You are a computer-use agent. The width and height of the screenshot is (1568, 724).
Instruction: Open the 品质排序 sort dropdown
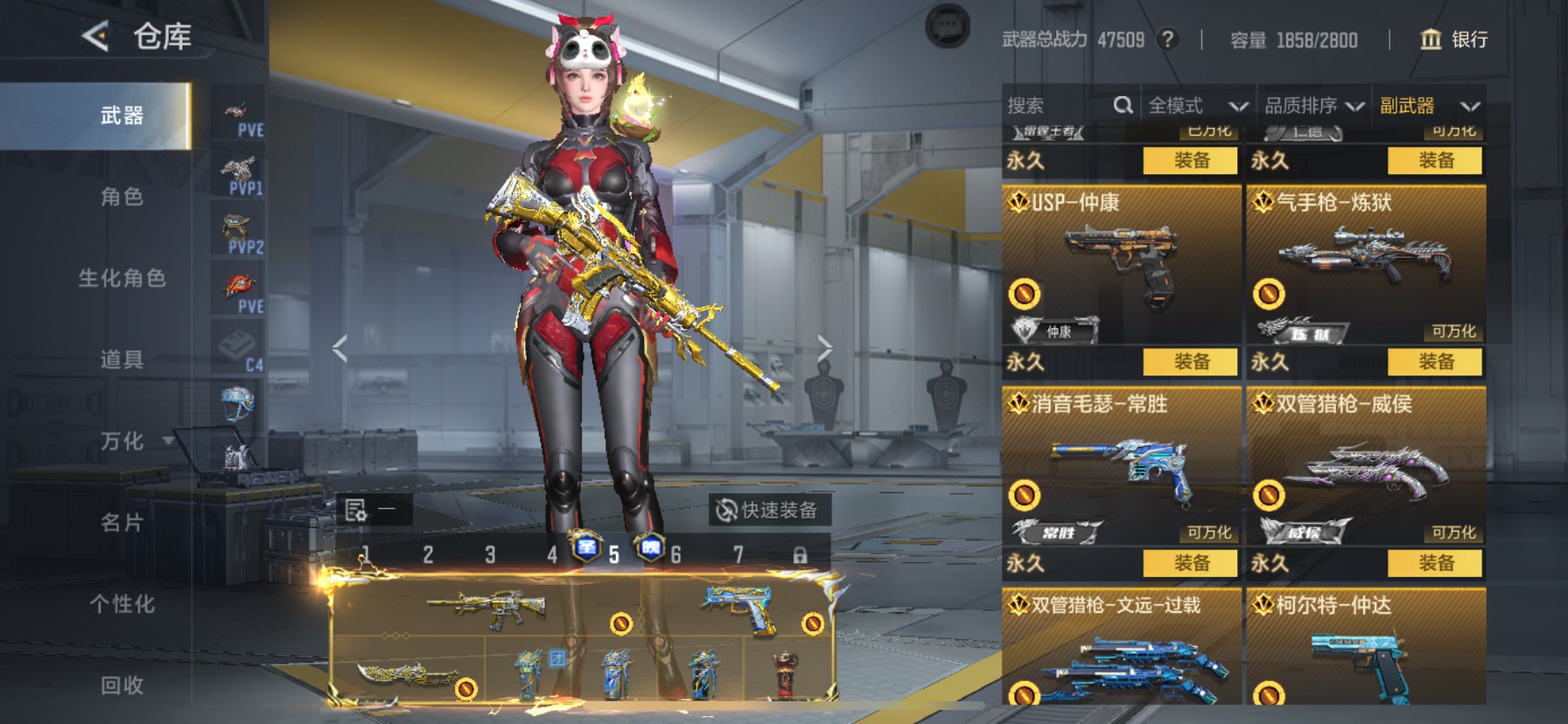tap(1313, 106)
